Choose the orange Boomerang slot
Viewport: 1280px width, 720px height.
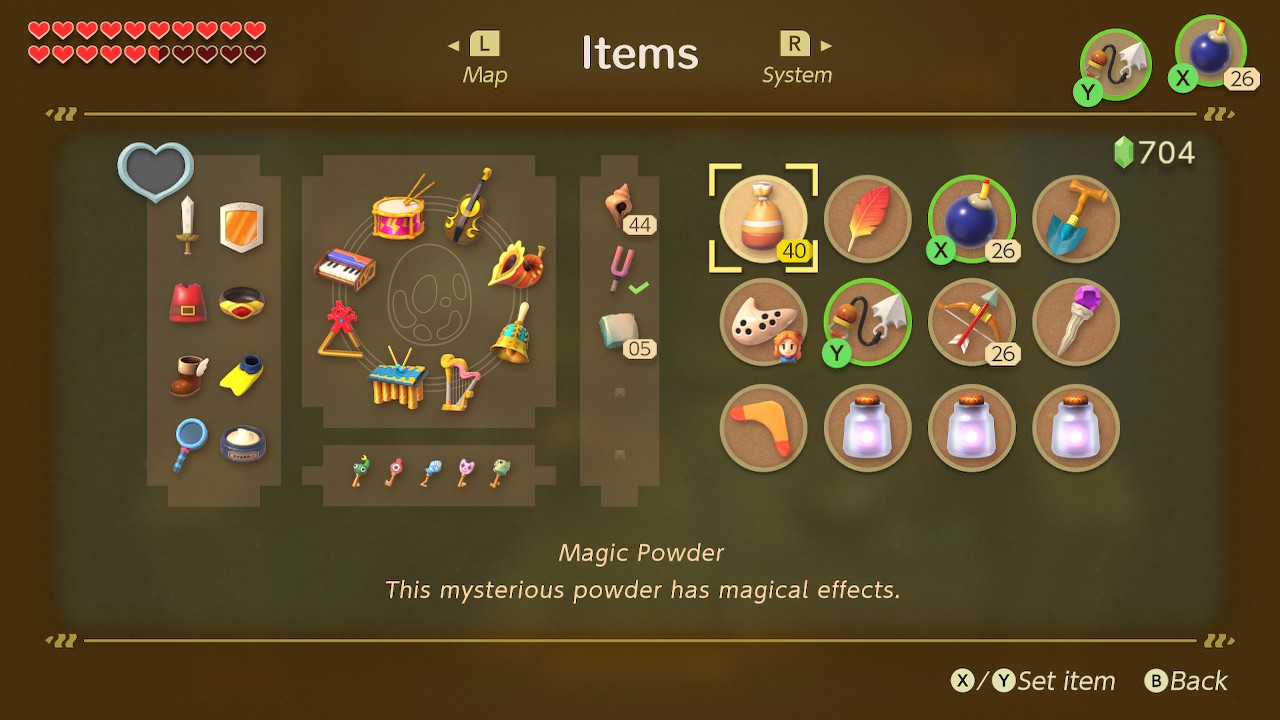(763, 427)
